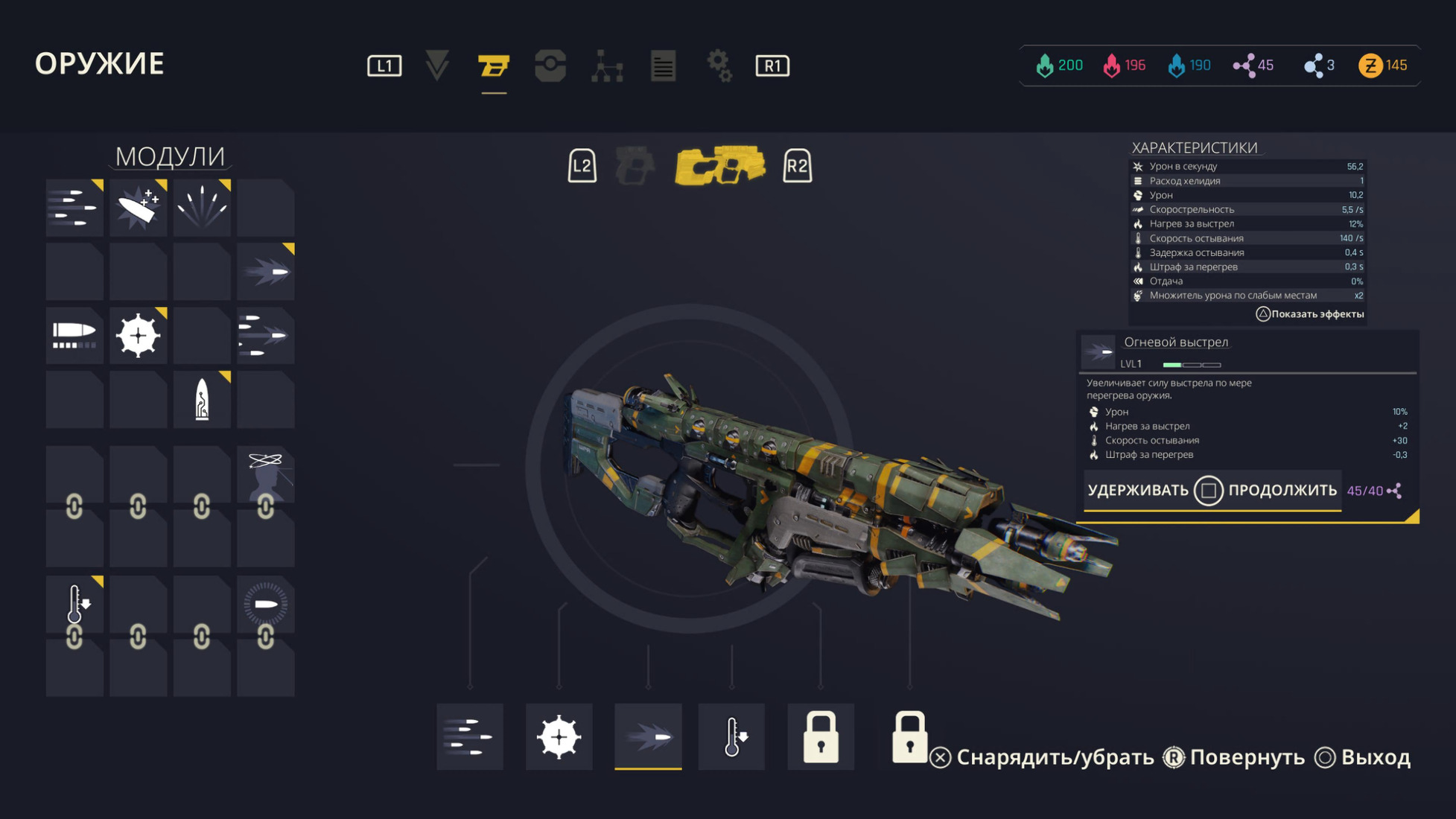Open the V-shaped emblem tab
Viewport: 1456px width, 819px height.
tap(437, 66)
